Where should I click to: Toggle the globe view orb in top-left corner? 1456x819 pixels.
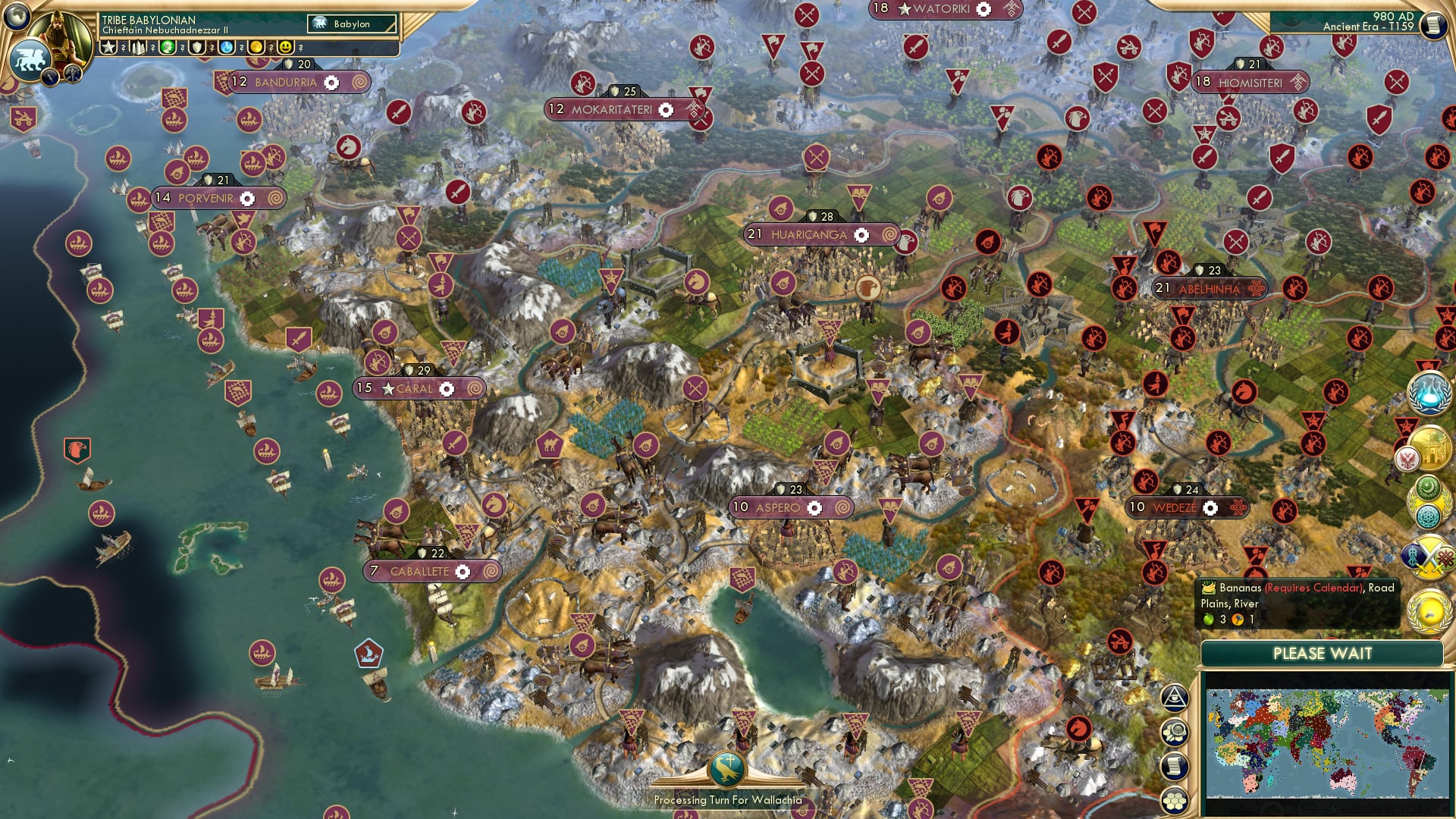15,15
